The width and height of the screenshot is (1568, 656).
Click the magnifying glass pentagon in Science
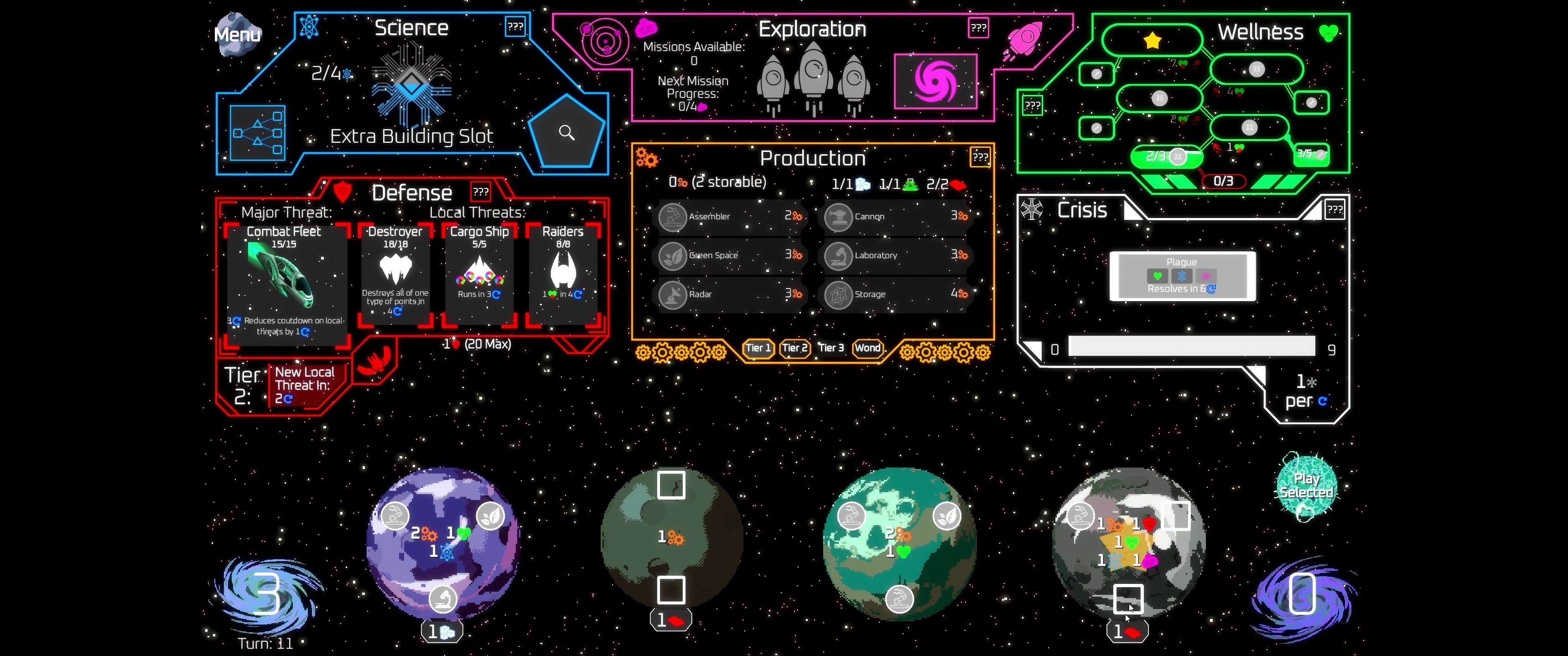pos(567,132)
